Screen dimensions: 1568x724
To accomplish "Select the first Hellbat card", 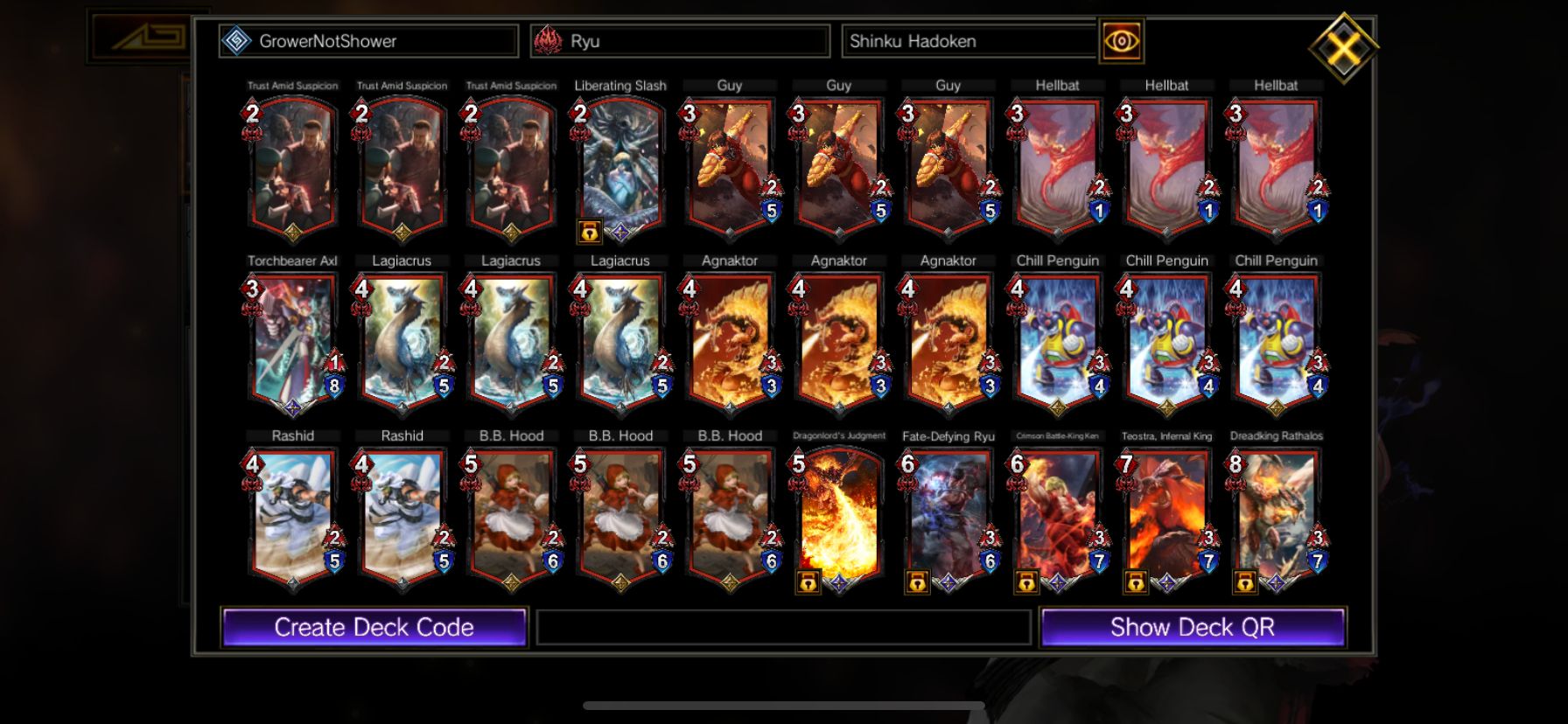I will [1056, 162].
